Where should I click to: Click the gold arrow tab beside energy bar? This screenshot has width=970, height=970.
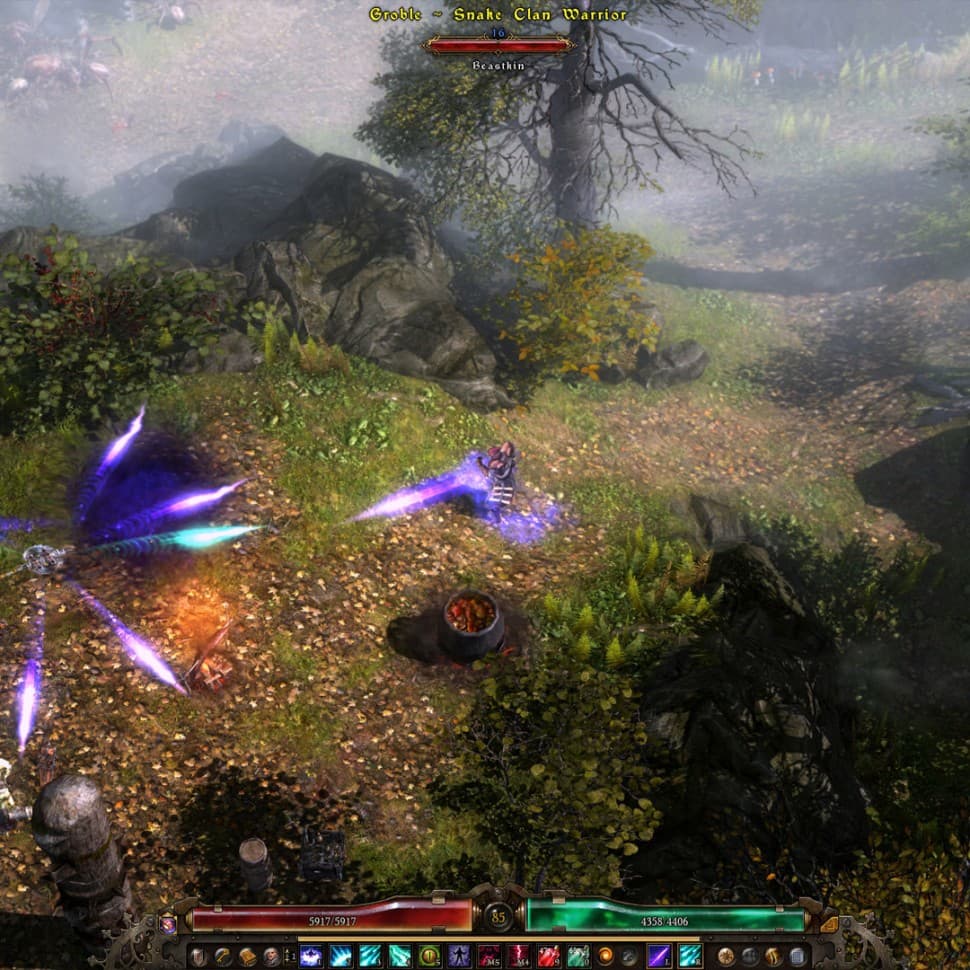coord(828,926)
